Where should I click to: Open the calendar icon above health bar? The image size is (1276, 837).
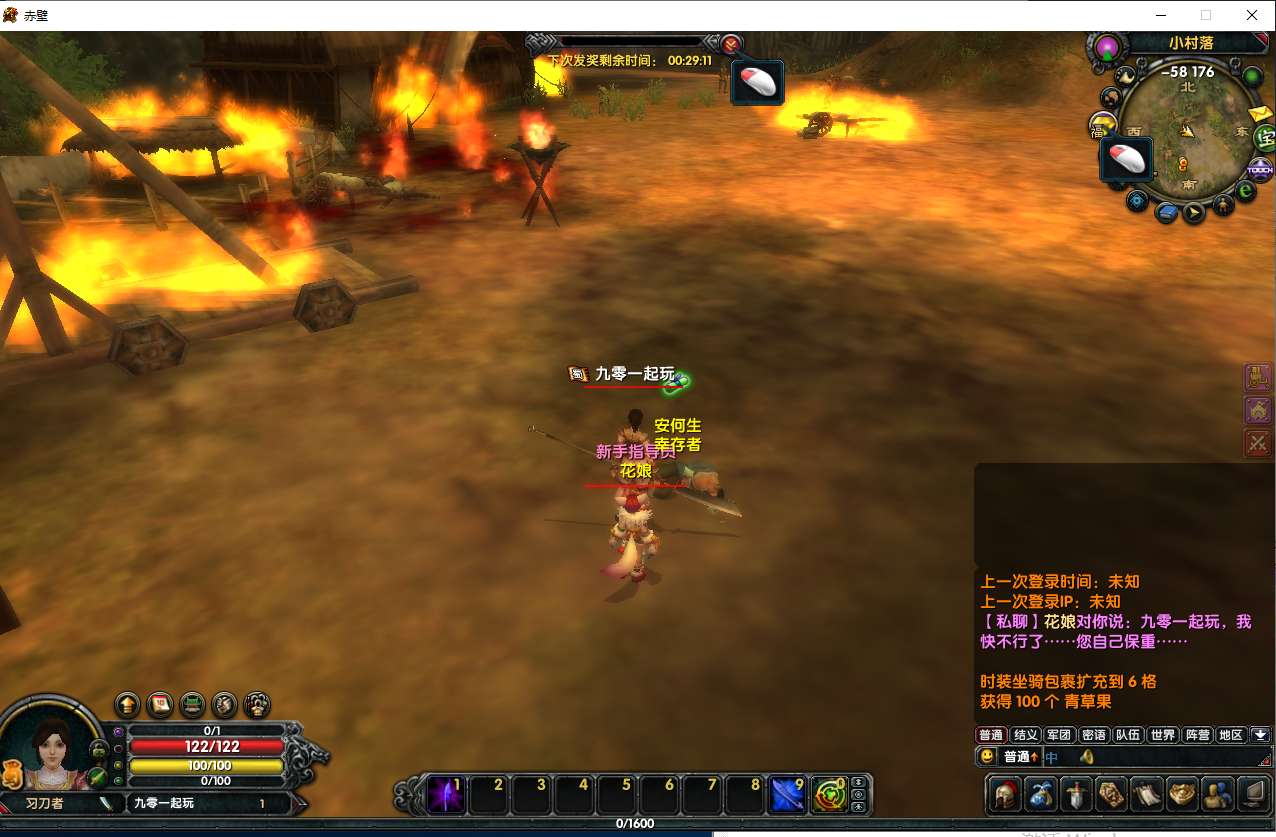click(x=160, y=705)
